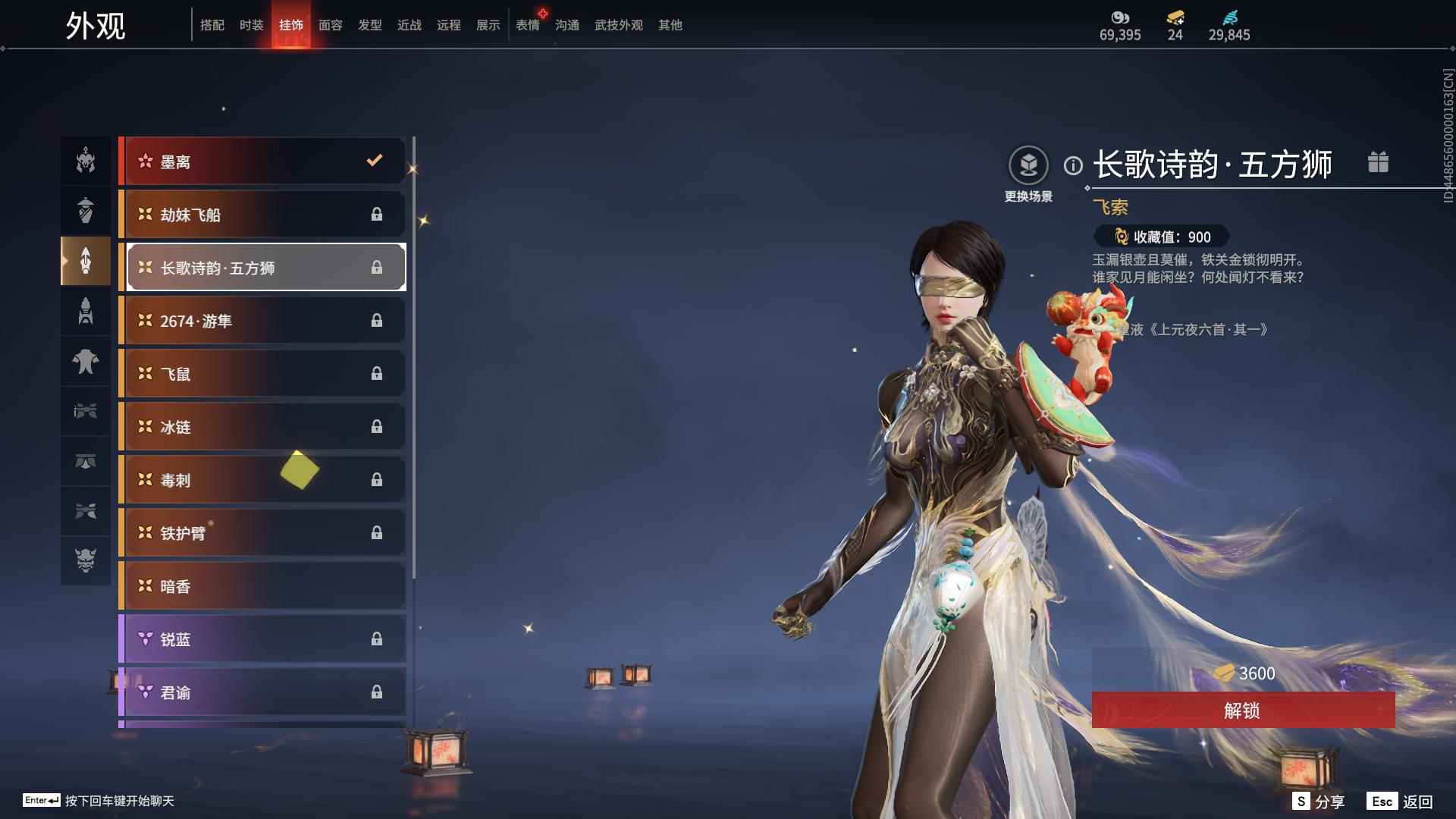
Task: Click the red 解锁 unlock button
Action: (x=1242, y=711)
